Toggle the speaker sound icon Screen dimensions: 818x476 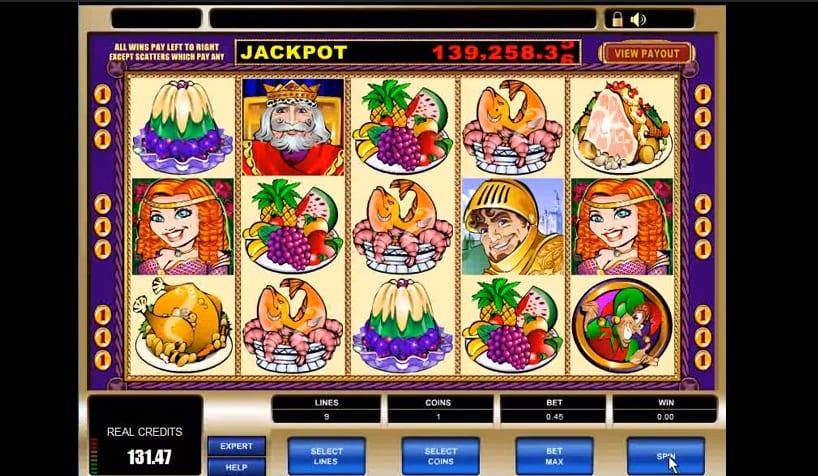click(639, 18)
